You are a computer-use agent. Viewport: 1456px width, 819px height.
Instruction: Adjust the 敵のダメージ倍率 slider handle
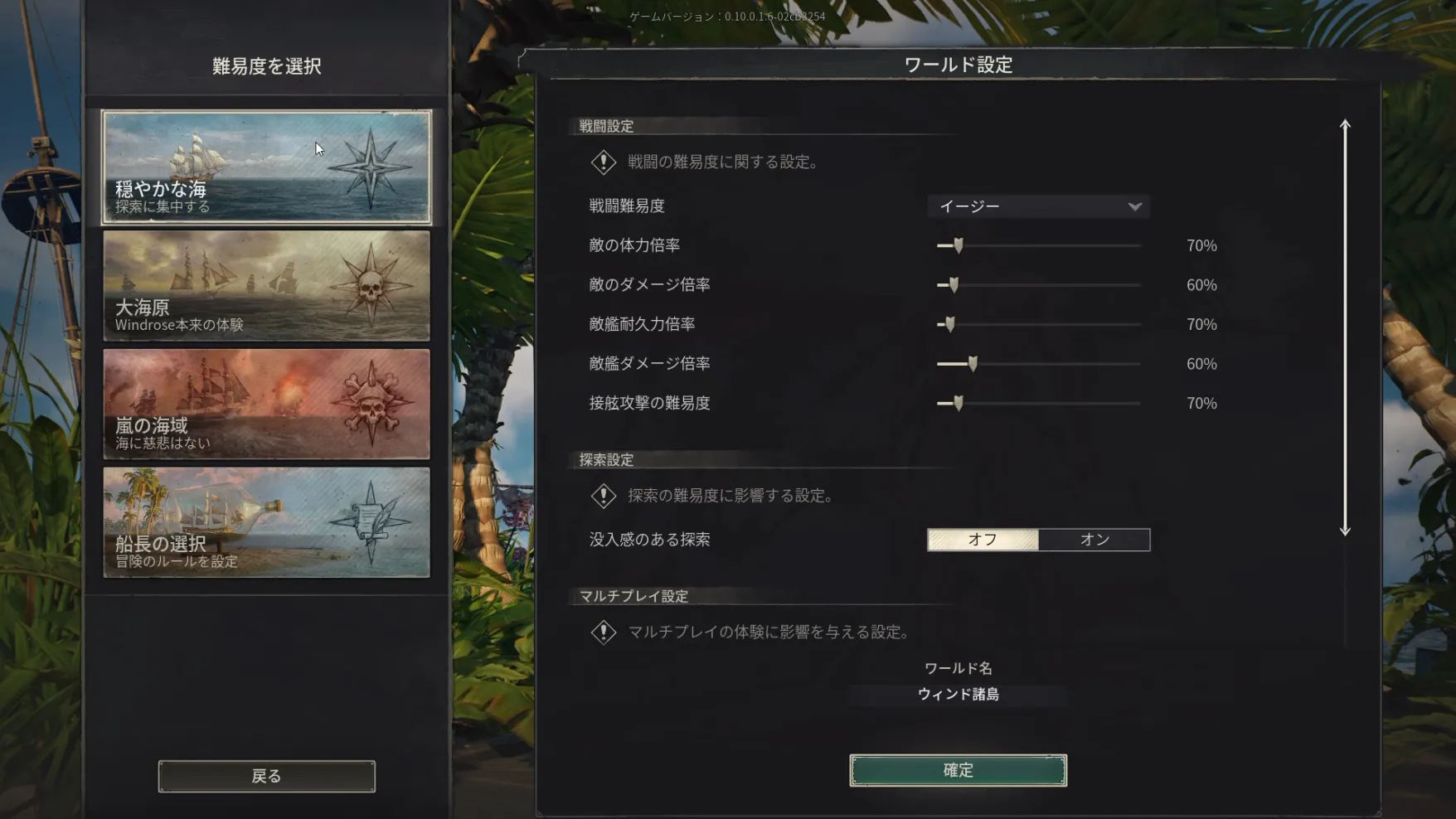954,284
